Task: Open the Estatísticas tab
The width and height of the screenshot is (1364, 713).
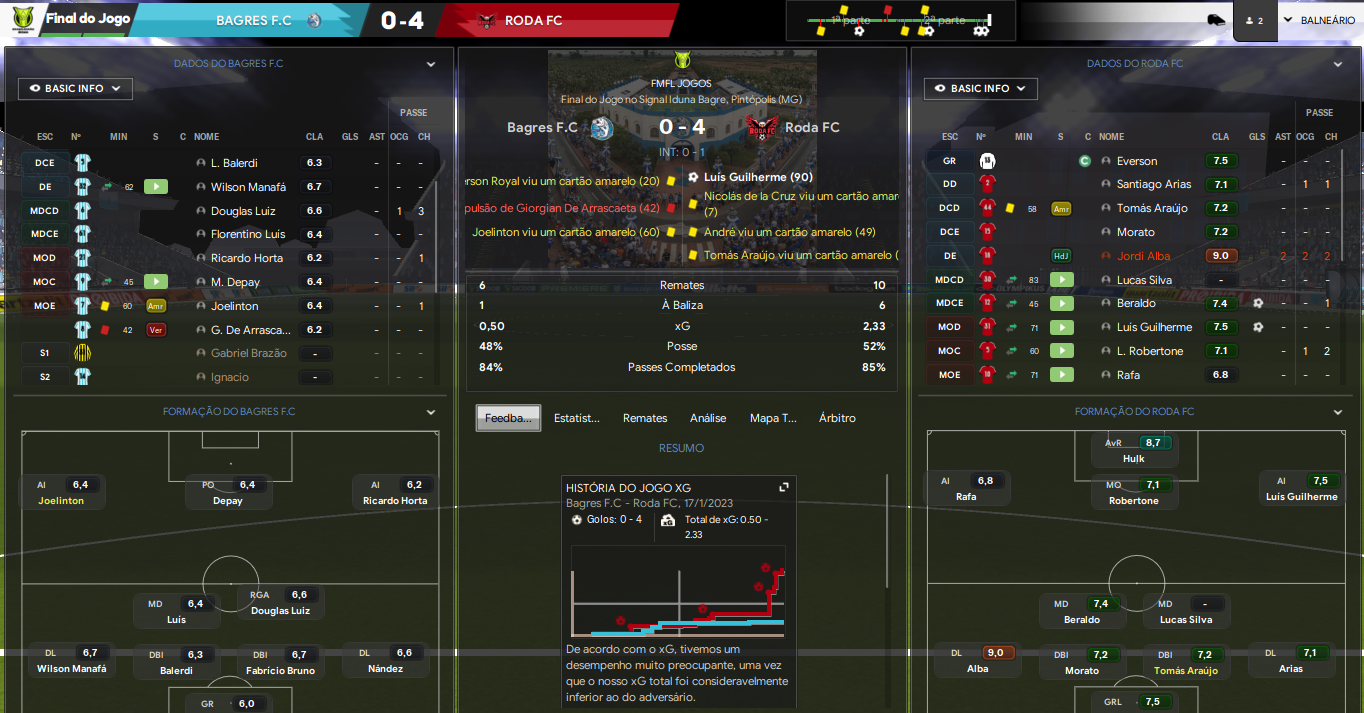Action: click(x=577, y=418)
